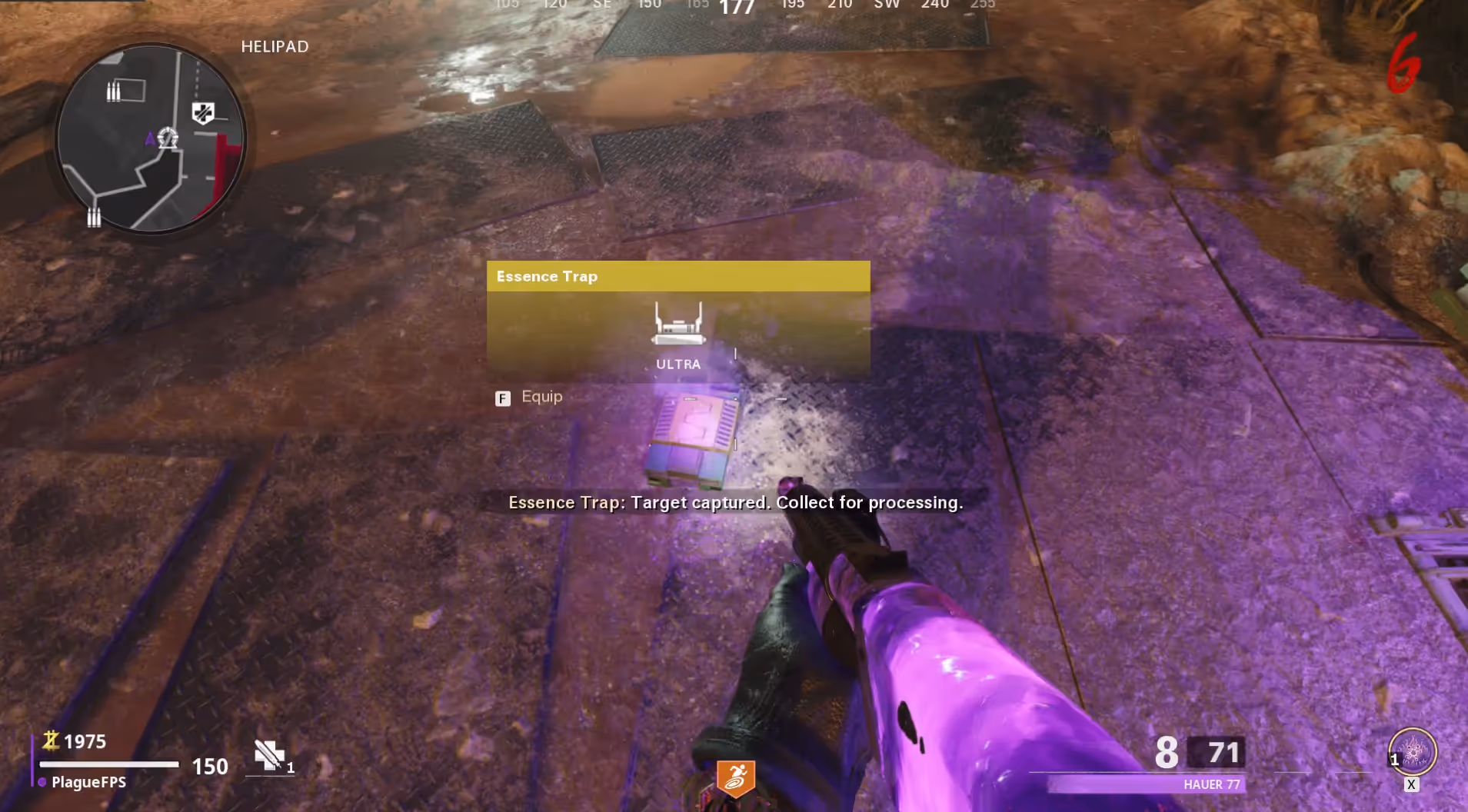The height and width of the screenshot is (812, 1468).
Task: Select the Essence Trap ULTRA item card
Action: (x=677, y=321)
